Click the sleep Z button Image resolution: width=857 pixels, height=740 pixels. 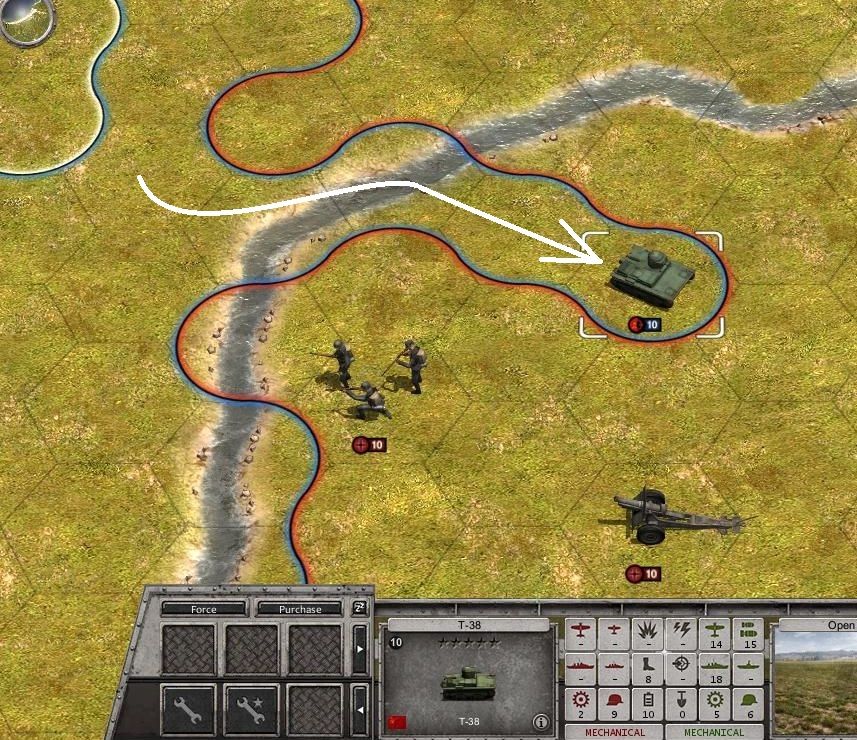(360, 608)
